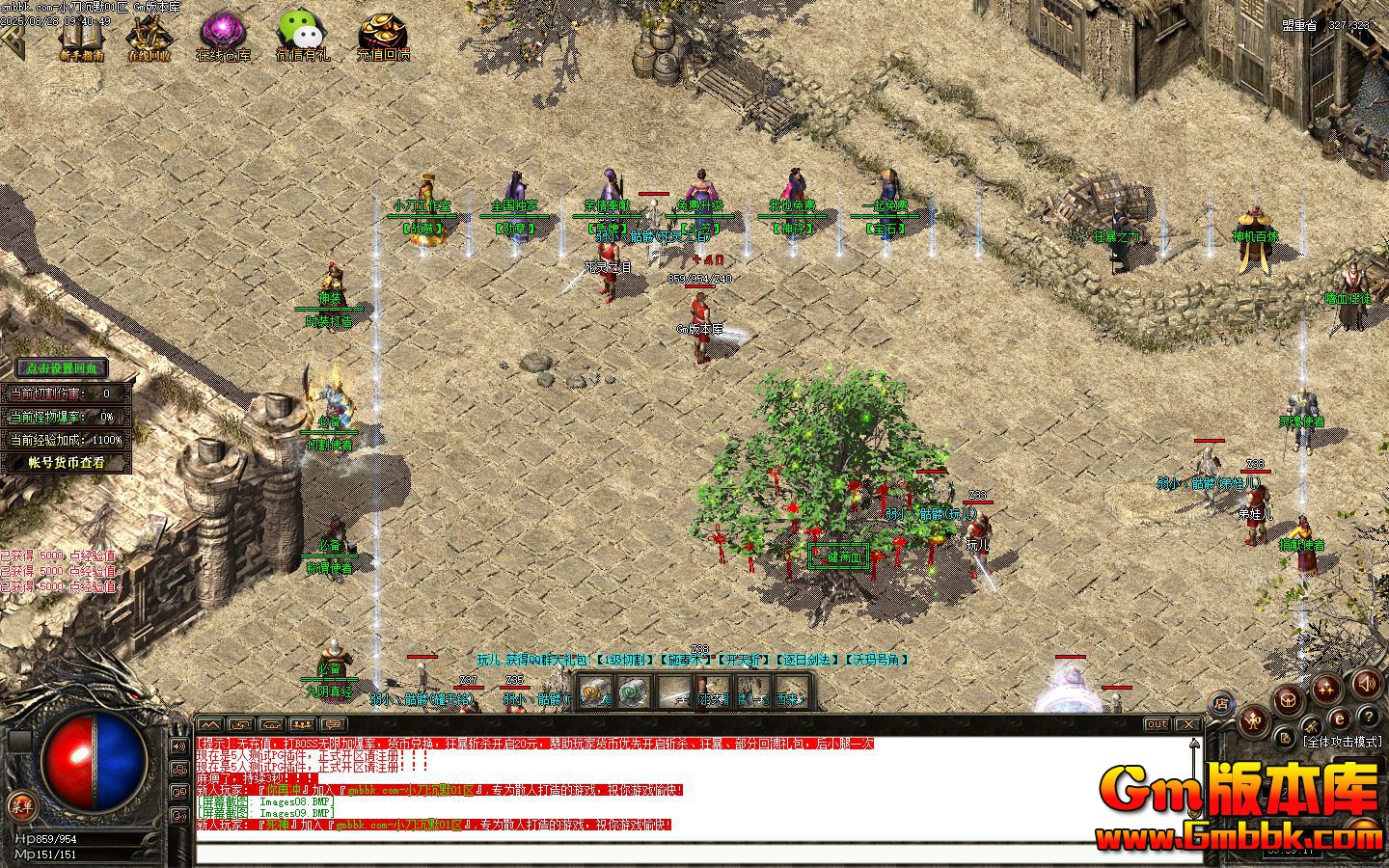The height and width of the screenshot is (868, 1389).
Task: Mute game sound with the speaker icon
Action: tap(1366, 684)
